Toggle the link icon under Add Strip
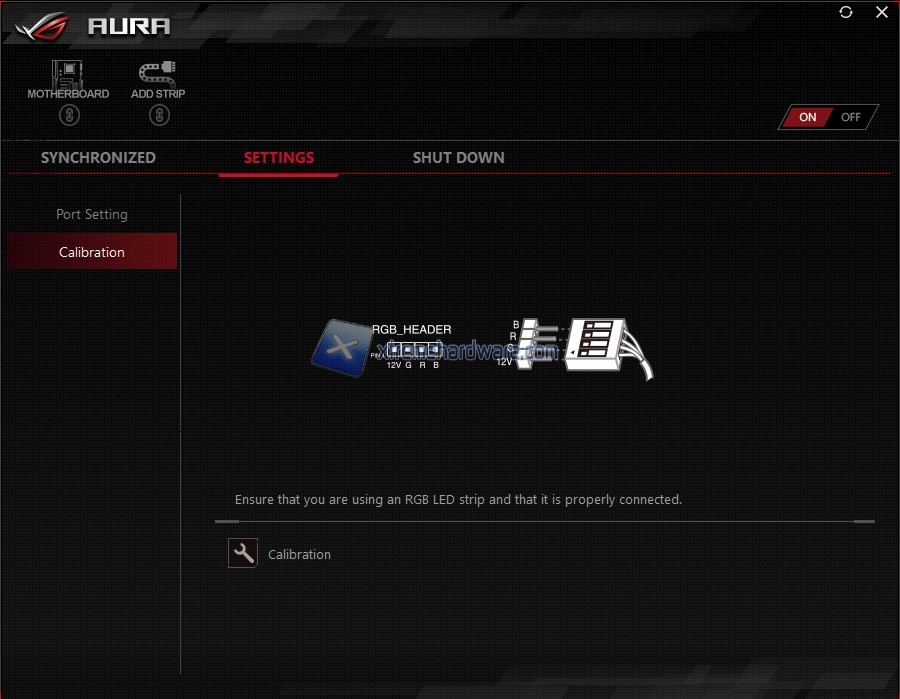This screenshot has width=900, height=699. point(159,115)
